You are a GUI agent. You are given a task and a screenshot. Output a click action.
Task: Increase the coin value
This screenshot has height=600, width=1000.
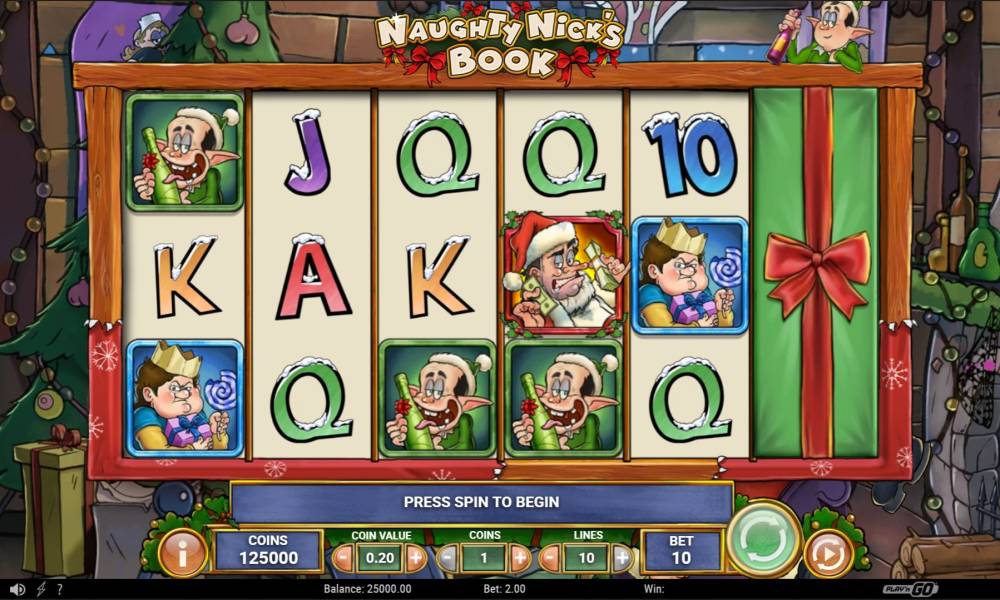click(x=416, y=557)
